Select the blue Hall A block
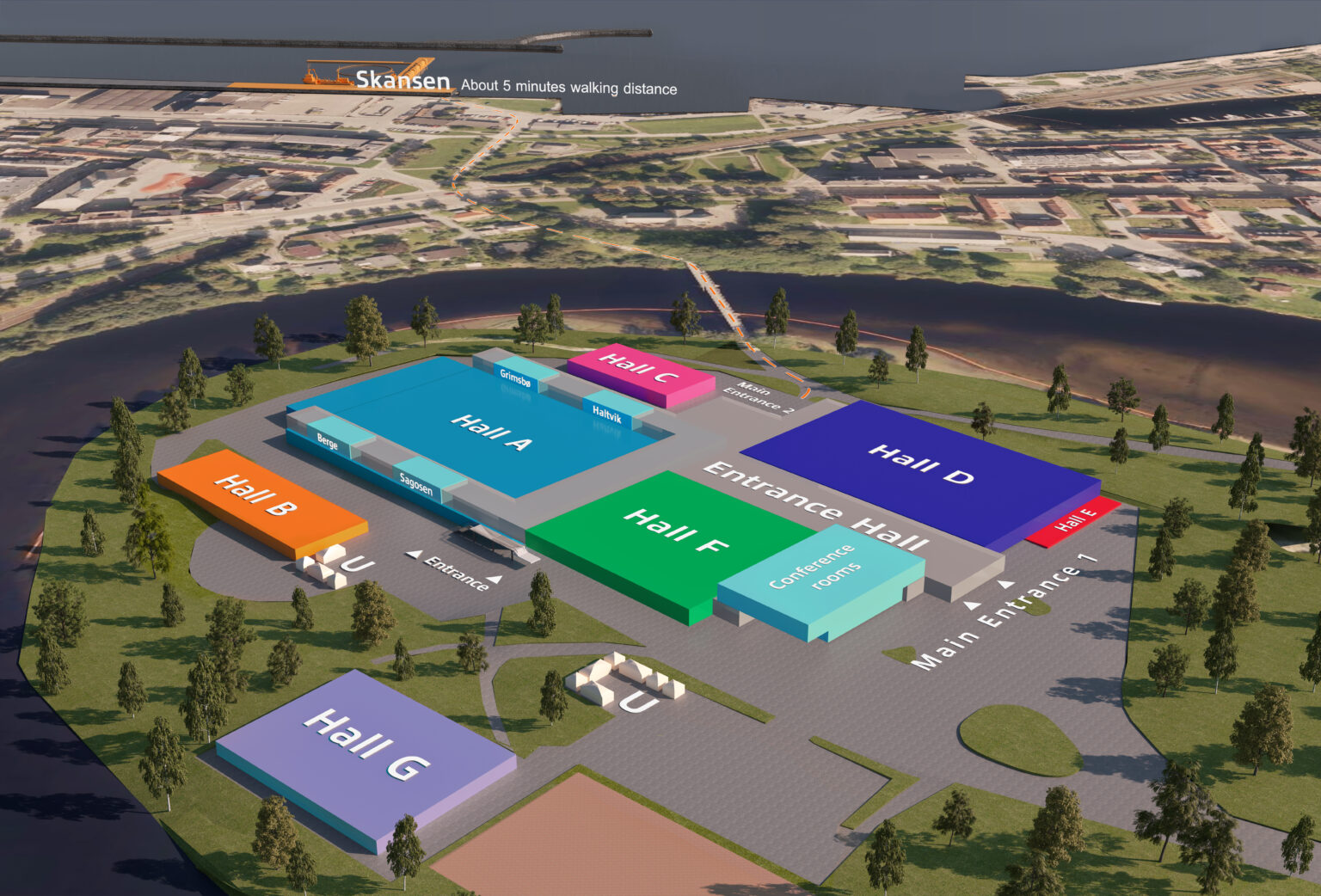The height and width of the screenshot is (896, 1321). coord(490,432)
